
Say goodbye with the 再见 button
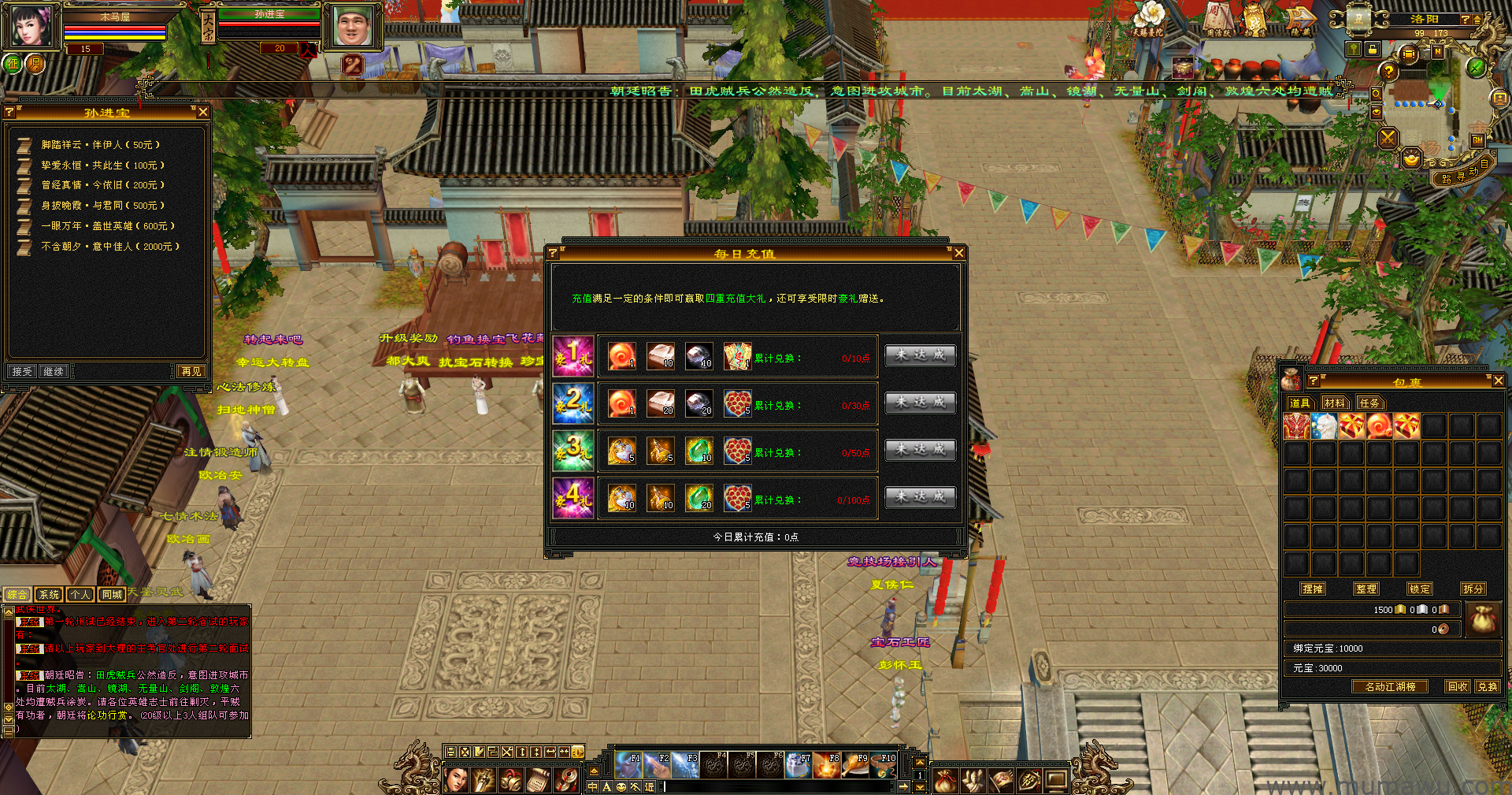(x=191, y=371)
